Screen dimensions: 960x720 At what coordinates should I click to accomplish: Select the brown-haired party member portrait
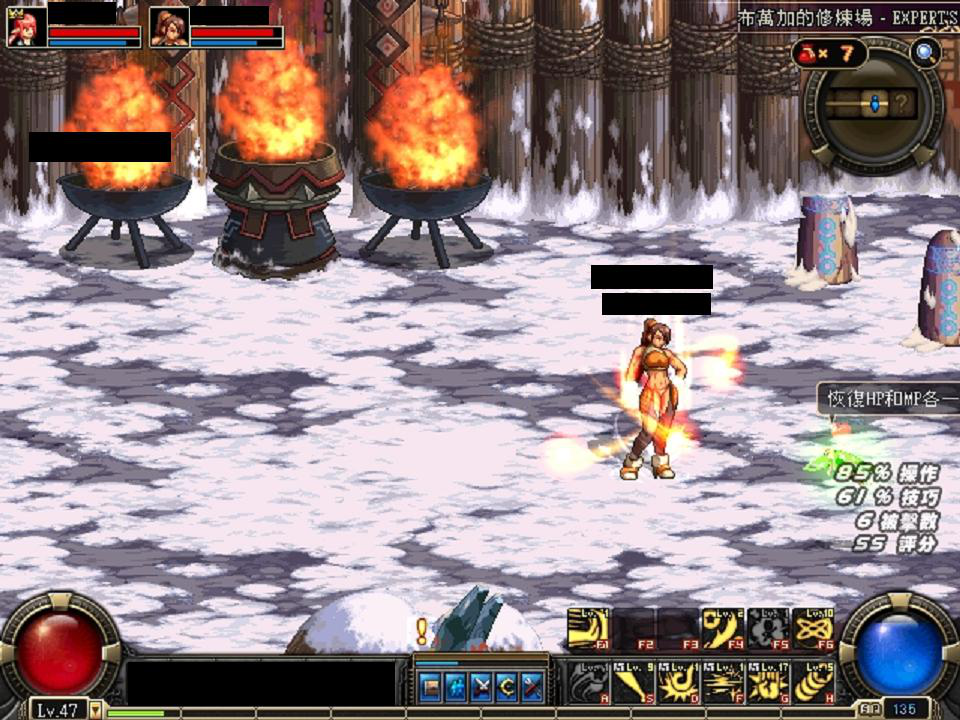[x=169, y=28]
